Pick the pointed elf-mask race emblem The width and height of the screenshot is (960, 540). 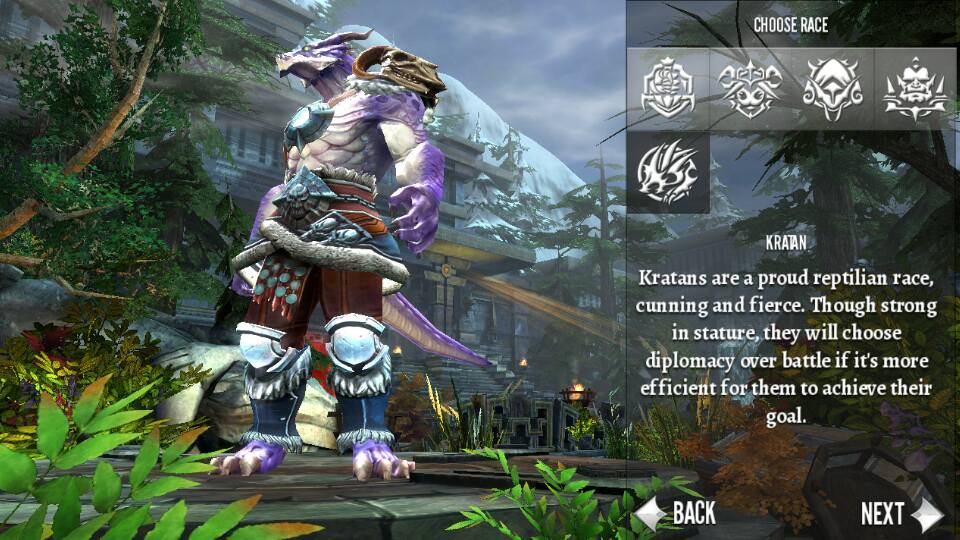coord(832,88)
